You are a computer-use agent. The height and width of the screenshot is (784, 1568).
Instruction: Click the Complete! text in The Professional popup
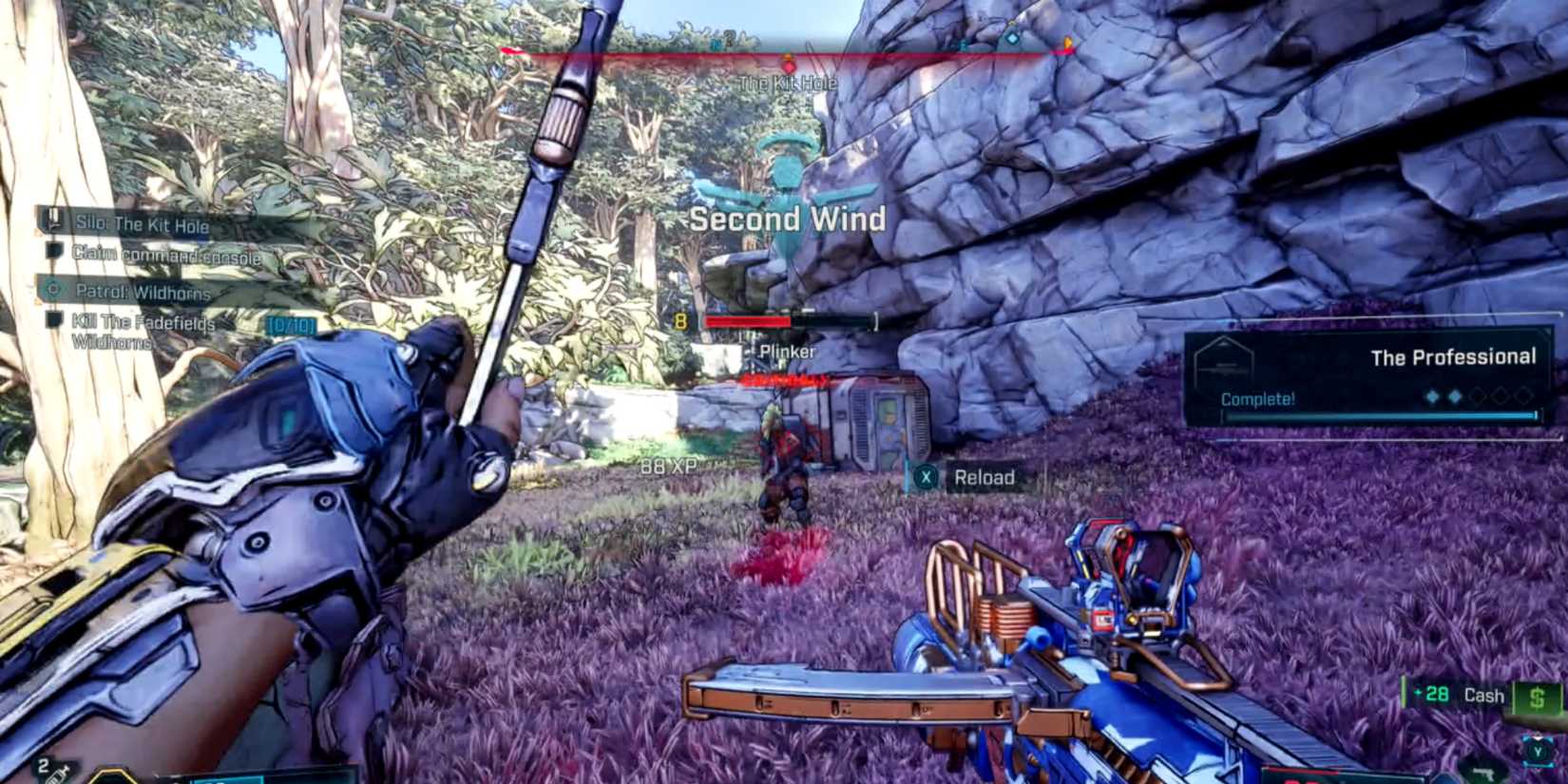(1255, 398)
